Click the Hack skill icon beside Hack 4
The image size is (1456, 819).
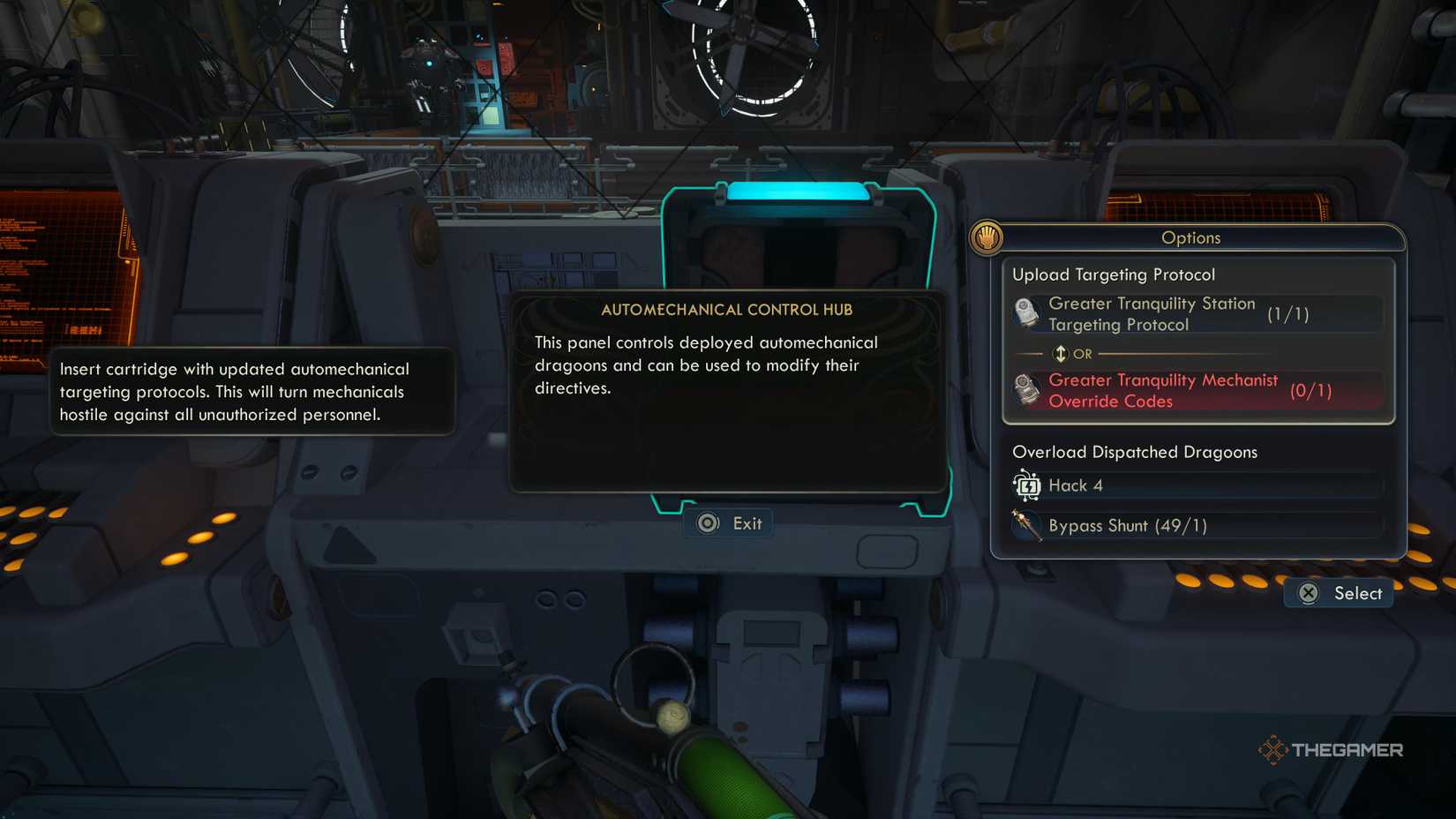[1026, 485]
